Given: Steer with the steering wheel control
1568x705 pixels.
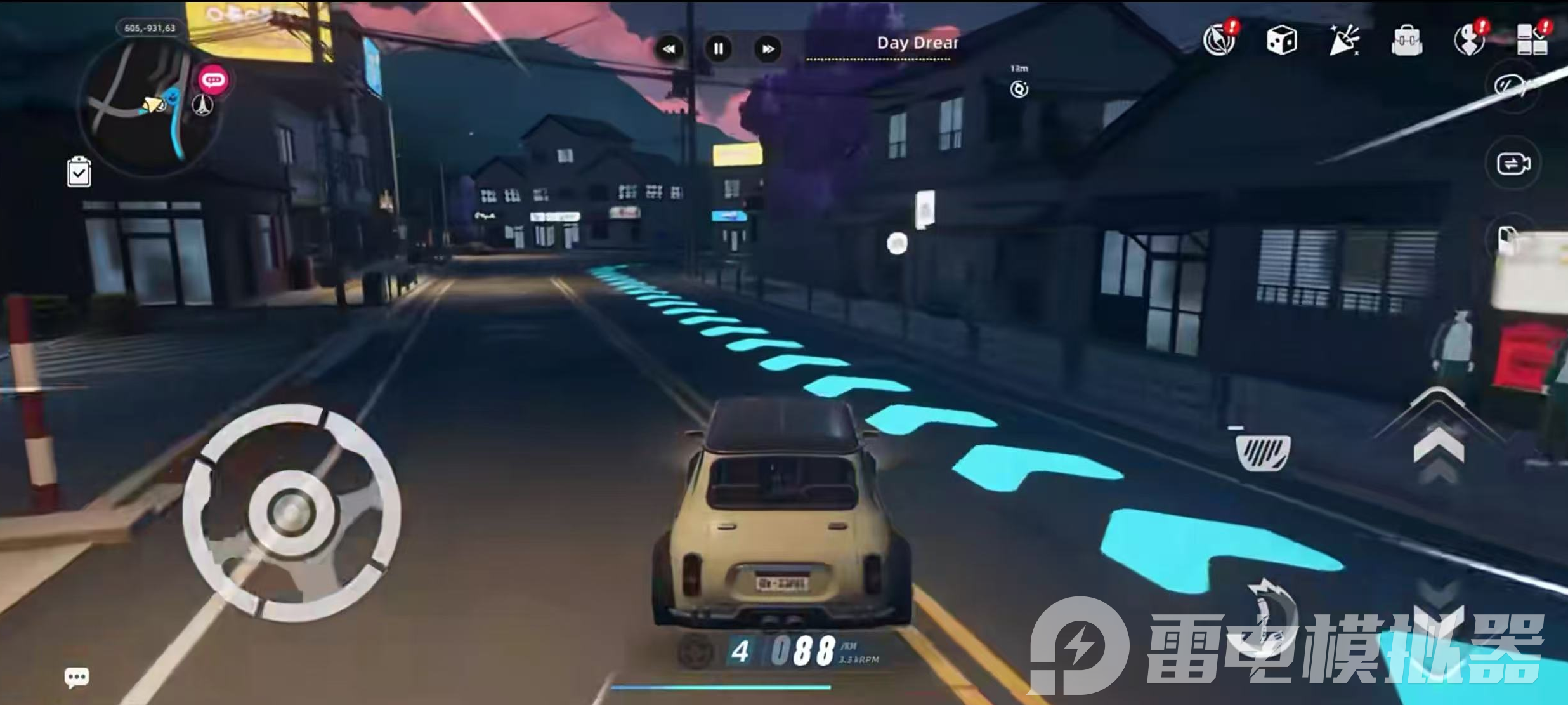Looking at the screenshot, I should pyautogui.click(x=291, y=511).
